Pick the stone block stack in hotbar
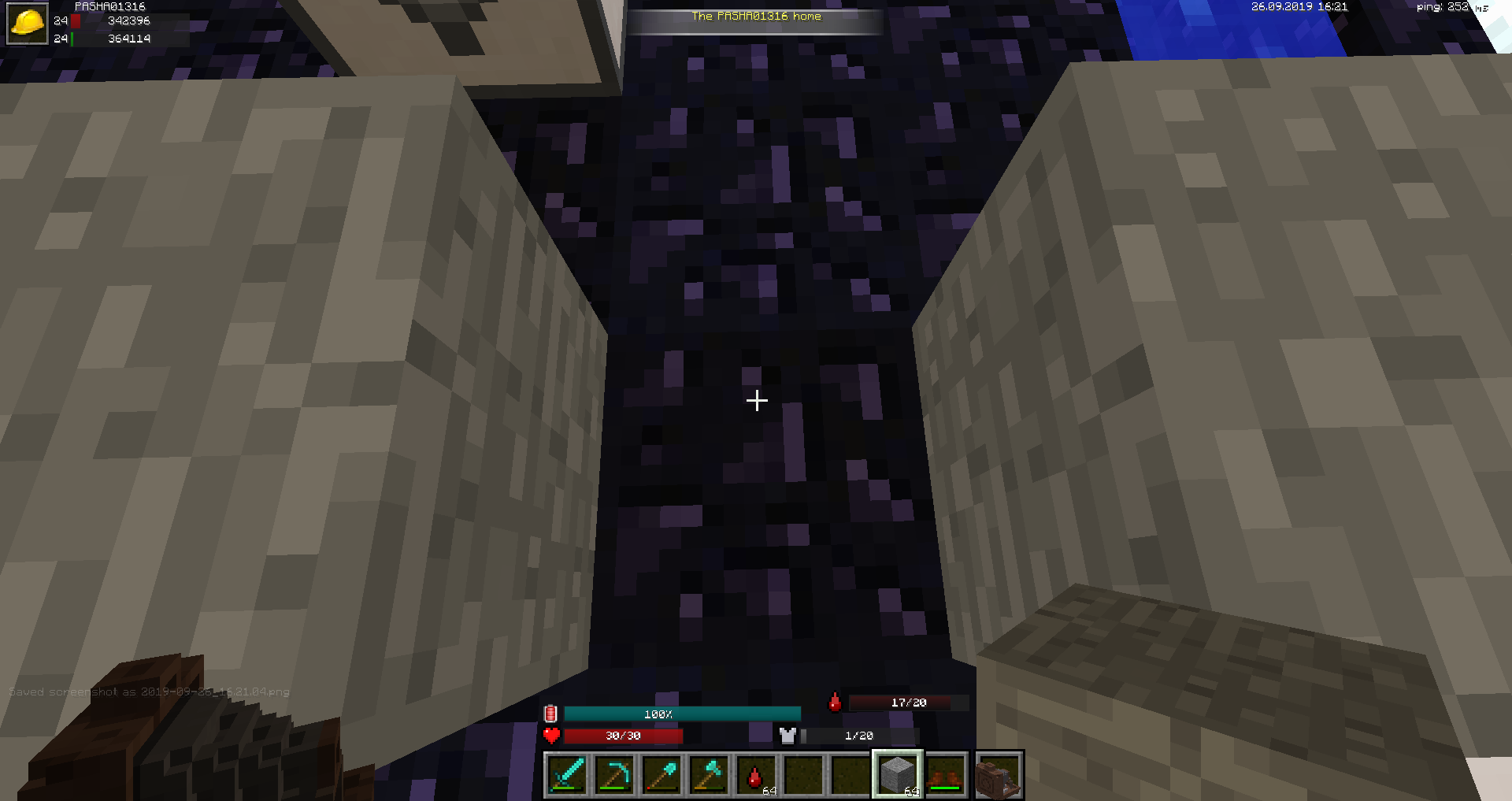1512x801 pixels. point(898,775)
